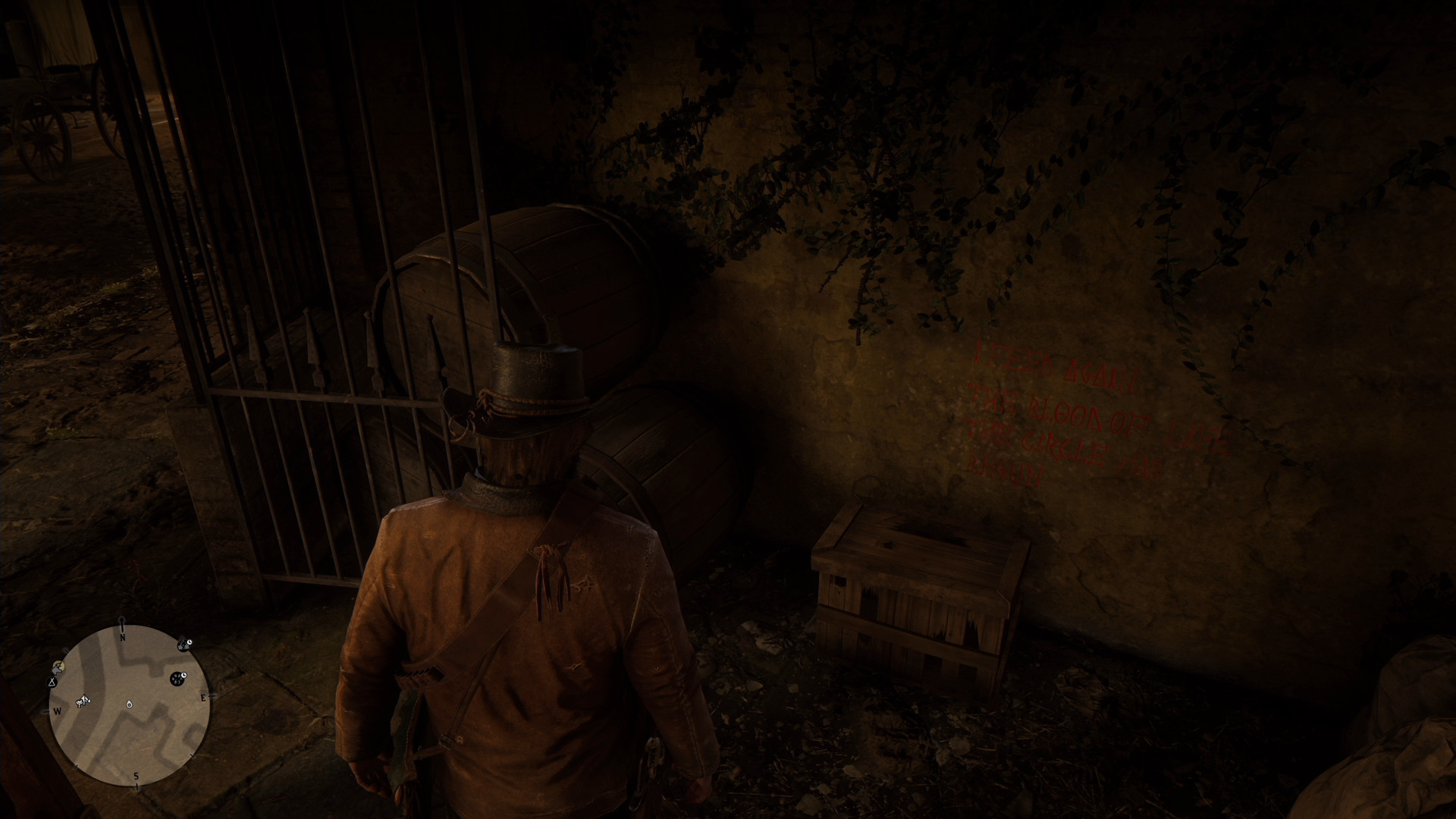
Task: Select the tent camp icon on the minimap
Action: click(x=52, y=682)
